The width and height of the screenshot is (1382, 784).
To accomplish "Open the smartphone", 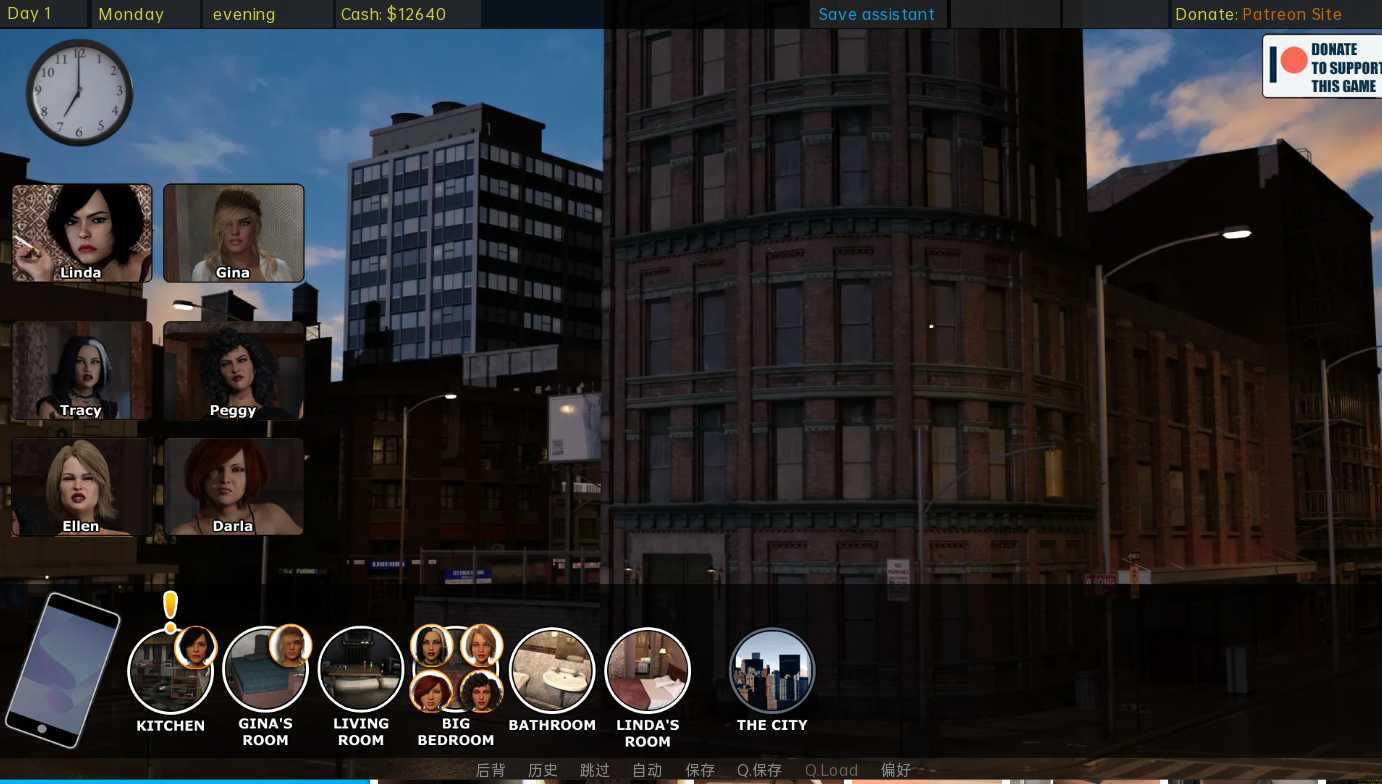I will [62, 669].
